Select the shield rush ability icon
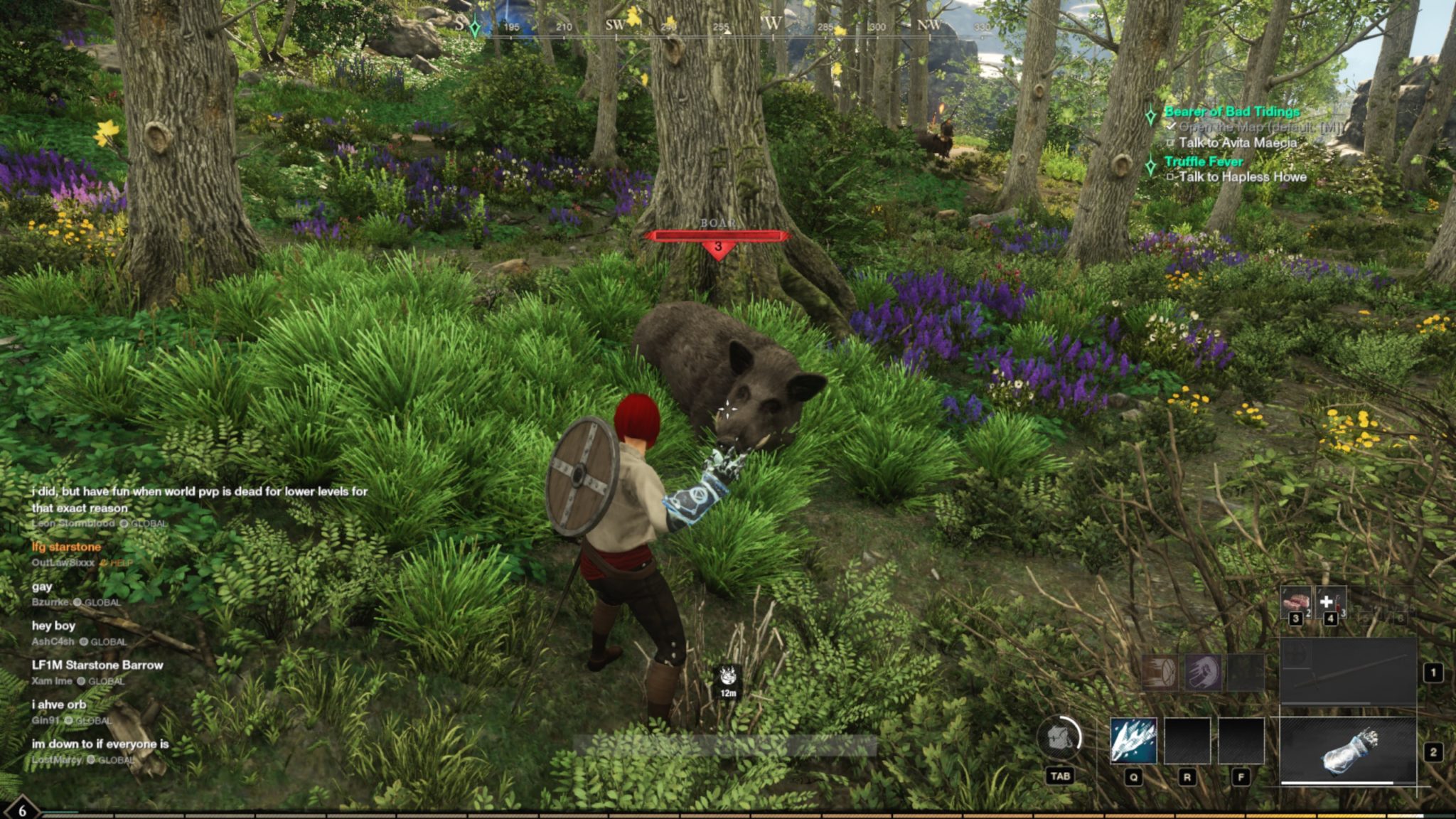 1160,672
